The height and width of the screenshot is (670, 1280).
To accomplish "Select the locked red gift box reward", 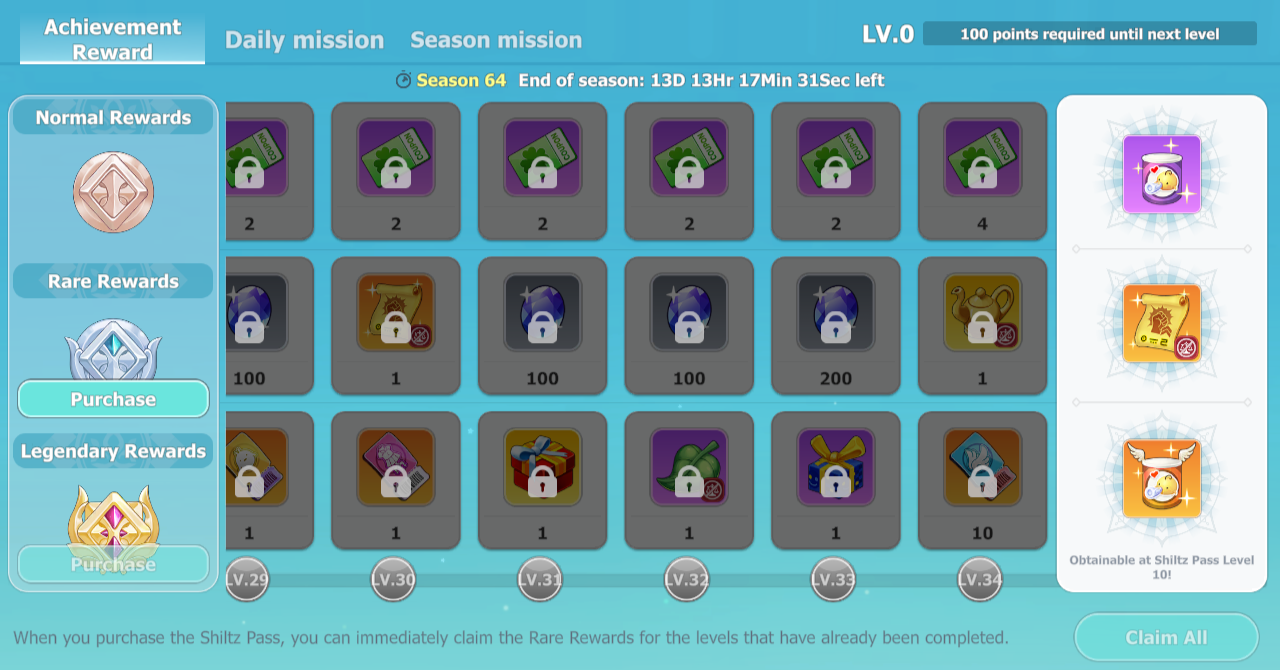I will (542, 468).
